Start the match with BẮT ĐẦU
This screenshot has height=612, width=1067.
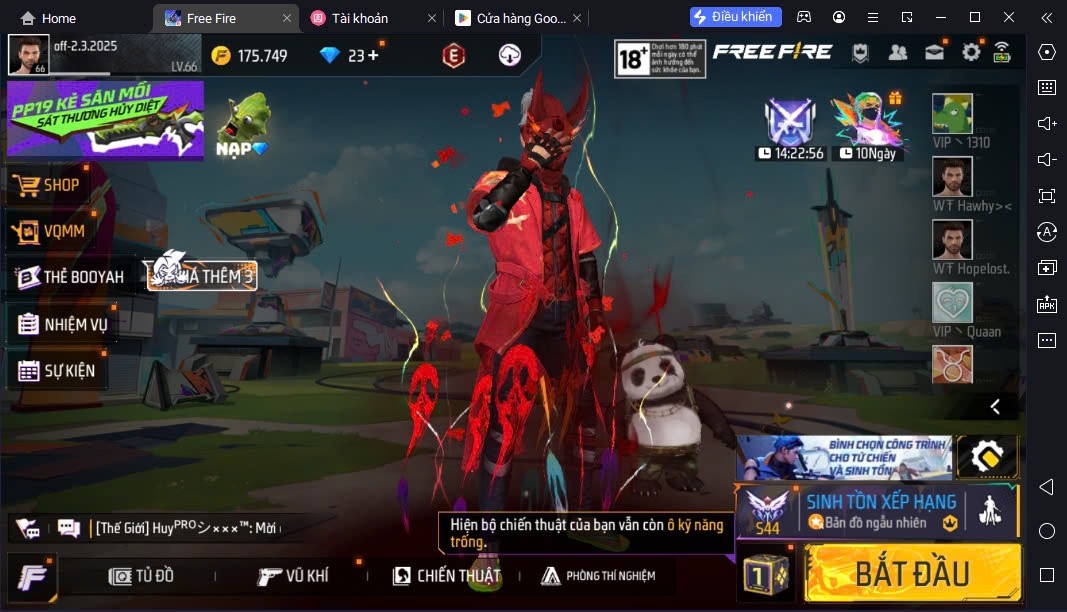(912, 573)
